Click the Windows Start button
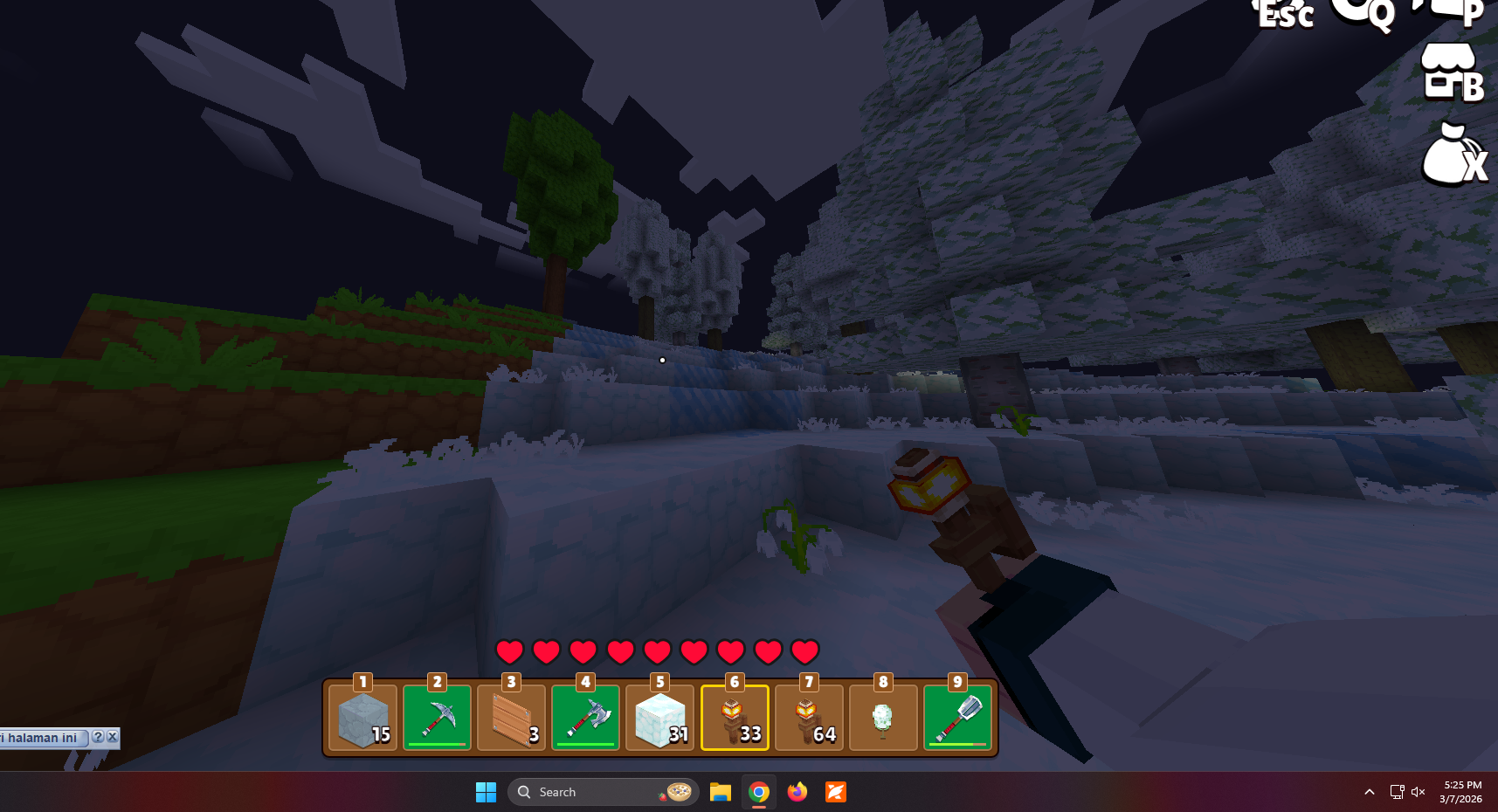The height and width of the screenshot is (812, 1498). tap(486, 792)
